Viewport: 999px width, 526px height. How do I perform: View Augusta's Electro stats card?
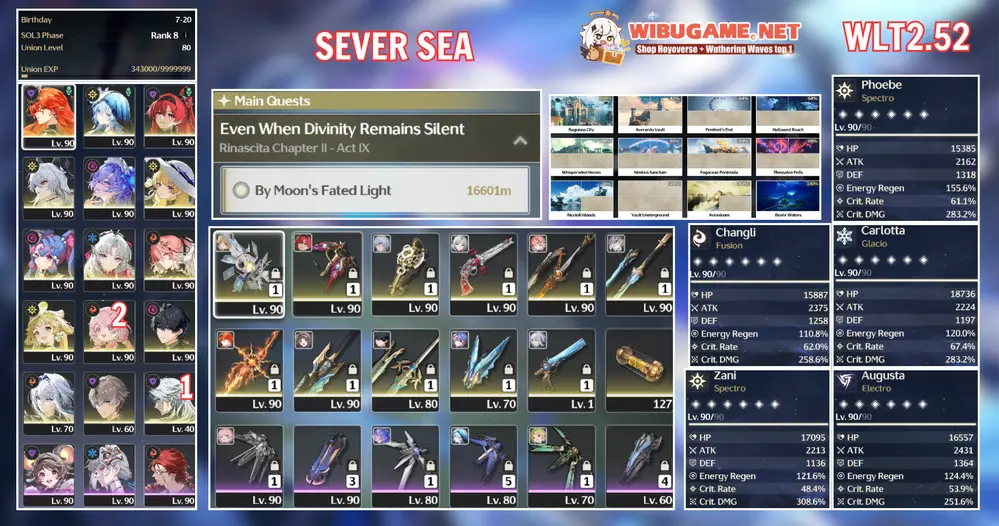(903, 439)
